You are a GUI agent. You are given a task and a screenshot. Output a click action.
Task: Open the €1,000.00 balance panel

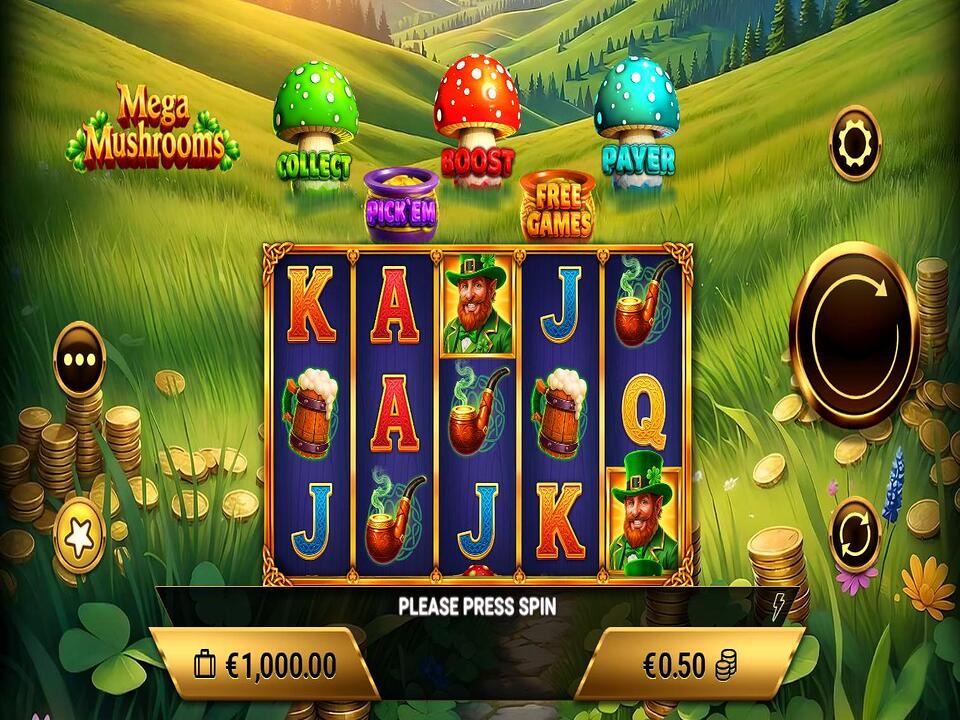[x=265, y=664]
